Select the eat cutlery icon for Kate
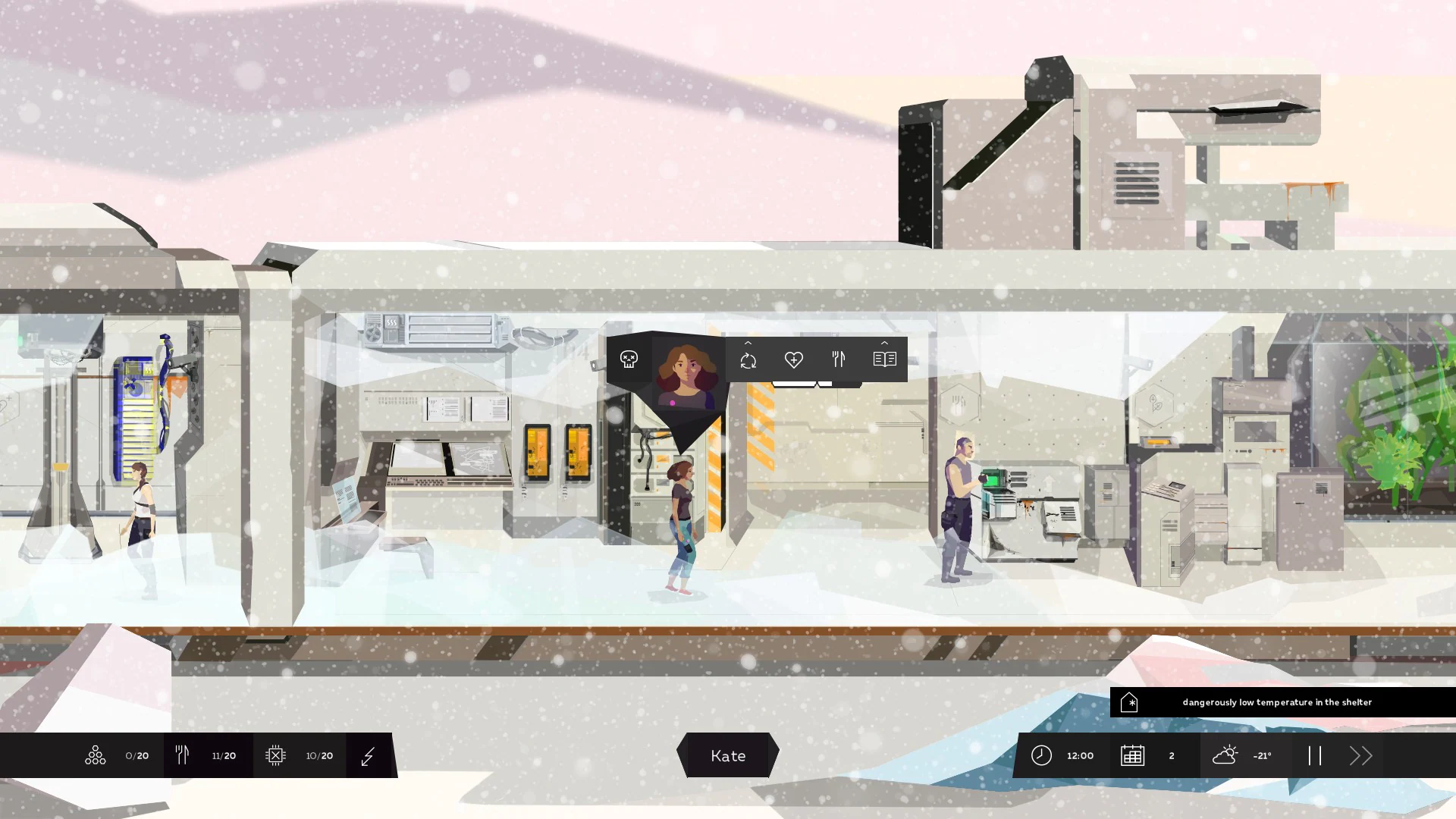Image resolution: width=1456 pixels, height=819 pixels. [839, 361]
